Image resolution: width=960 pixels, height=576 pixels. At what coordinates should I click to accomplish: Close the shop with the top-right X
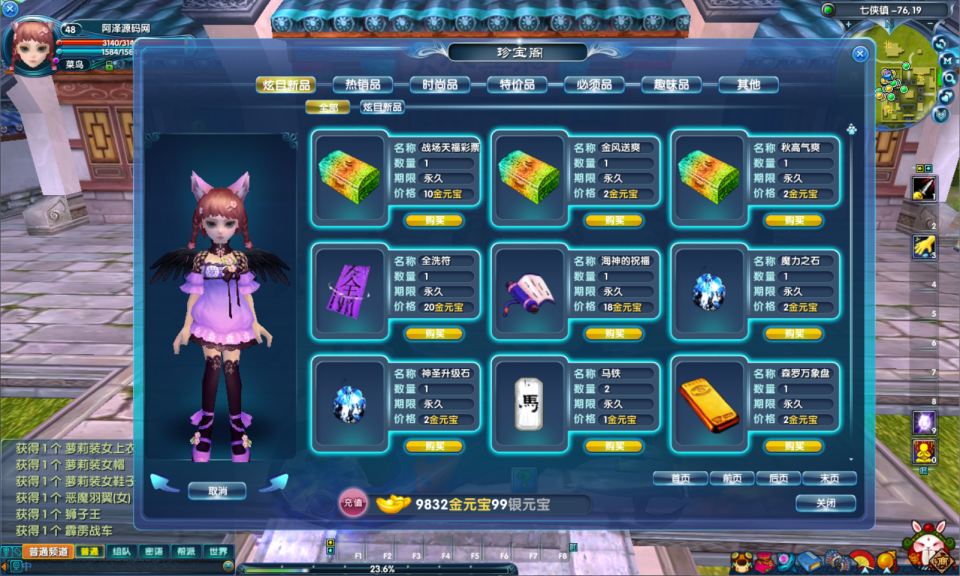859,55
